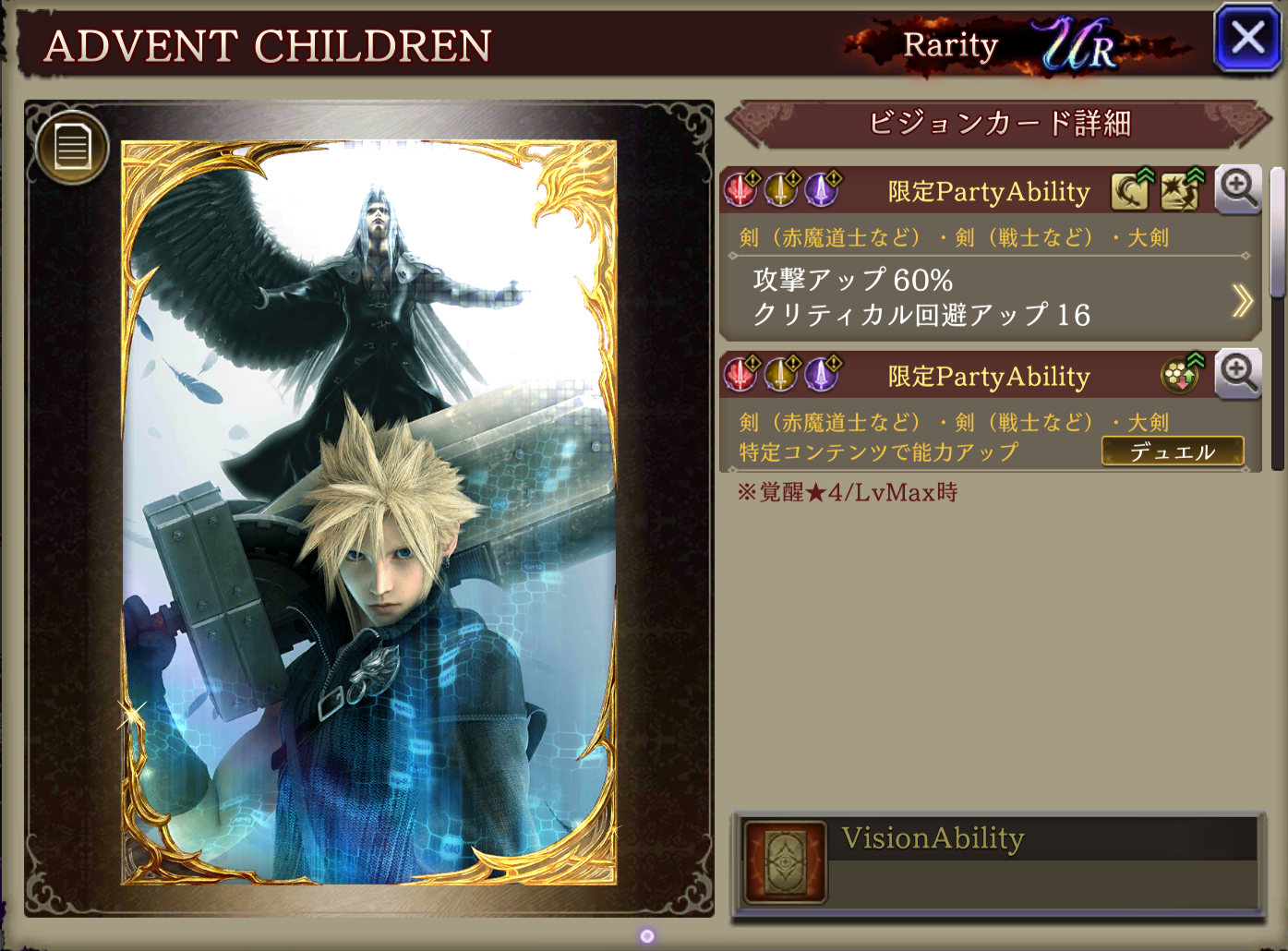Magnify the first Party Ability details
Image resolution: width=1288 pixels, height=951 pixels.
1237,189
